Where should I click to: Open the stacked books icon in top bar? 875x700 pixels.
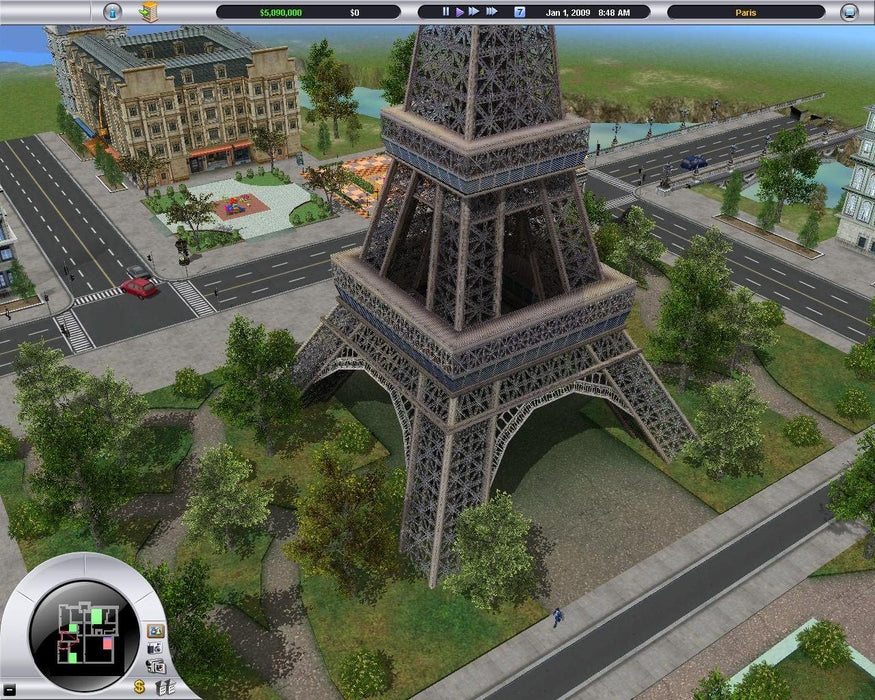149,11
